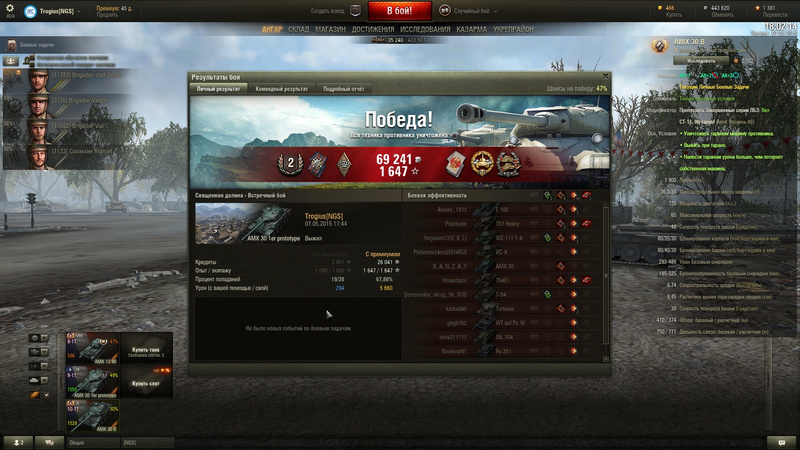Open the "Казарма" barracks
Image resolution: width=800 pixels, height=450 pixels.
click(471, 29)
